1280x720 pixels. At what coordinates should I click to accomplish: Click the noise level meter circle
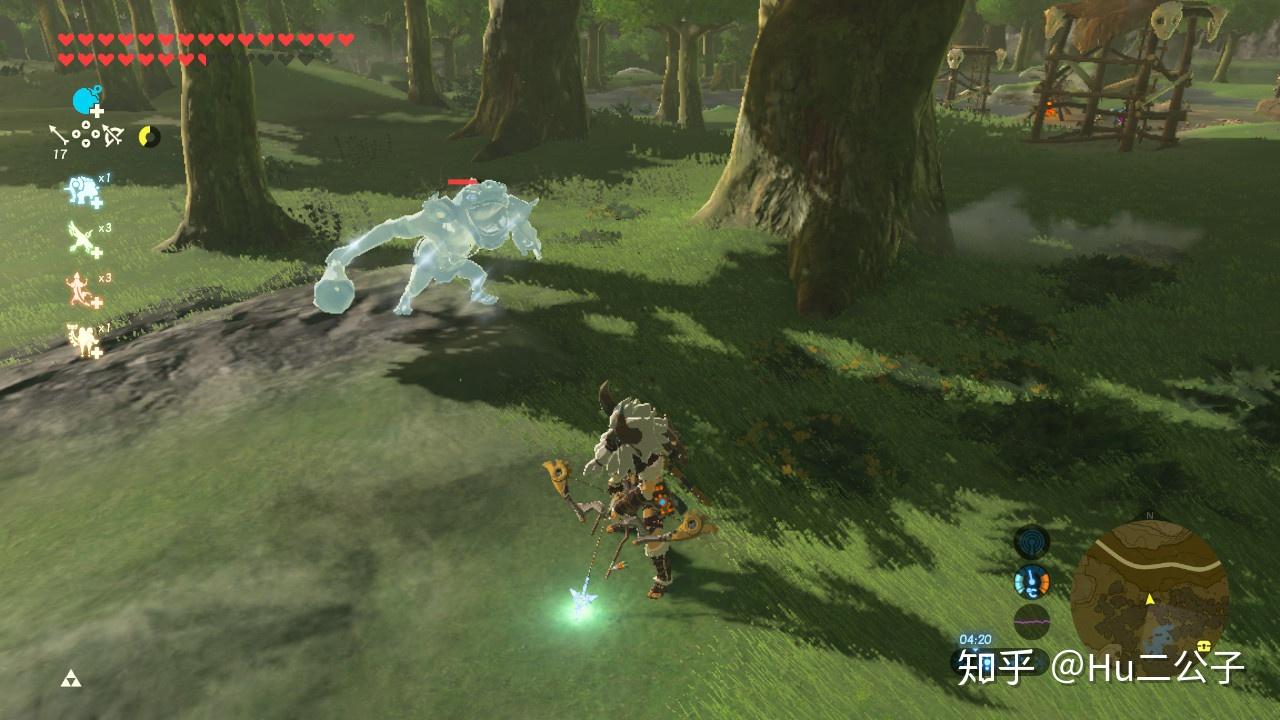tap(1031, 620)
